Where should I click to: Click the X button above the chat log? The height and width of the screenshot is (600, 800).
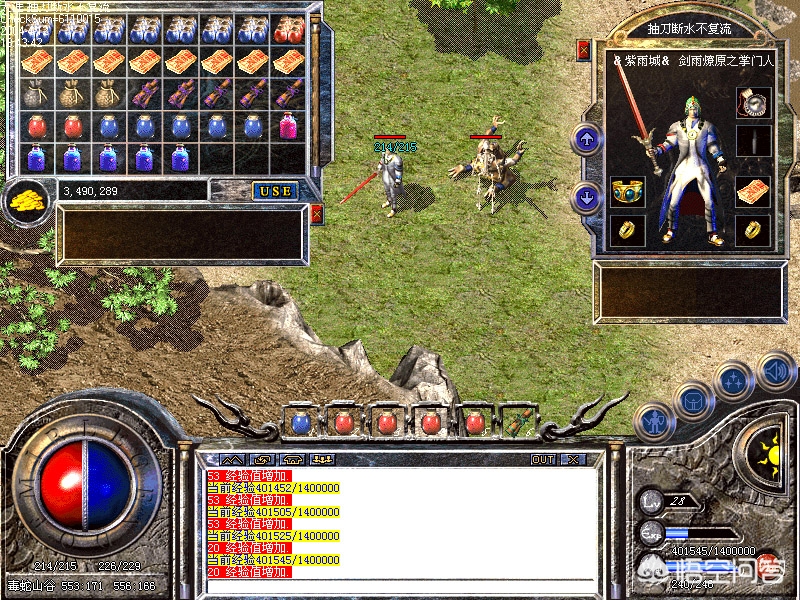pos(573,459)
